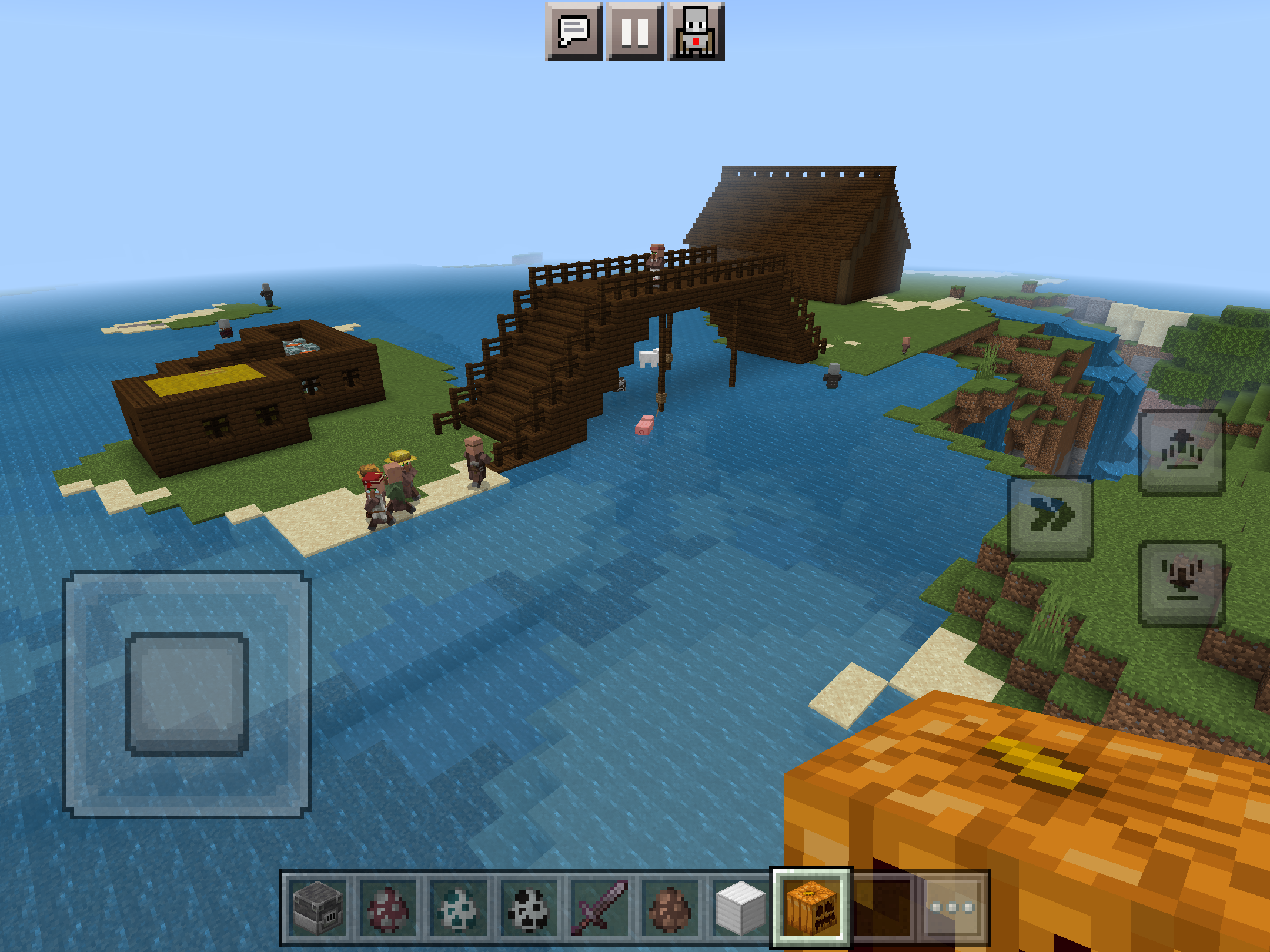Tap the movement joystick pad

187,694
